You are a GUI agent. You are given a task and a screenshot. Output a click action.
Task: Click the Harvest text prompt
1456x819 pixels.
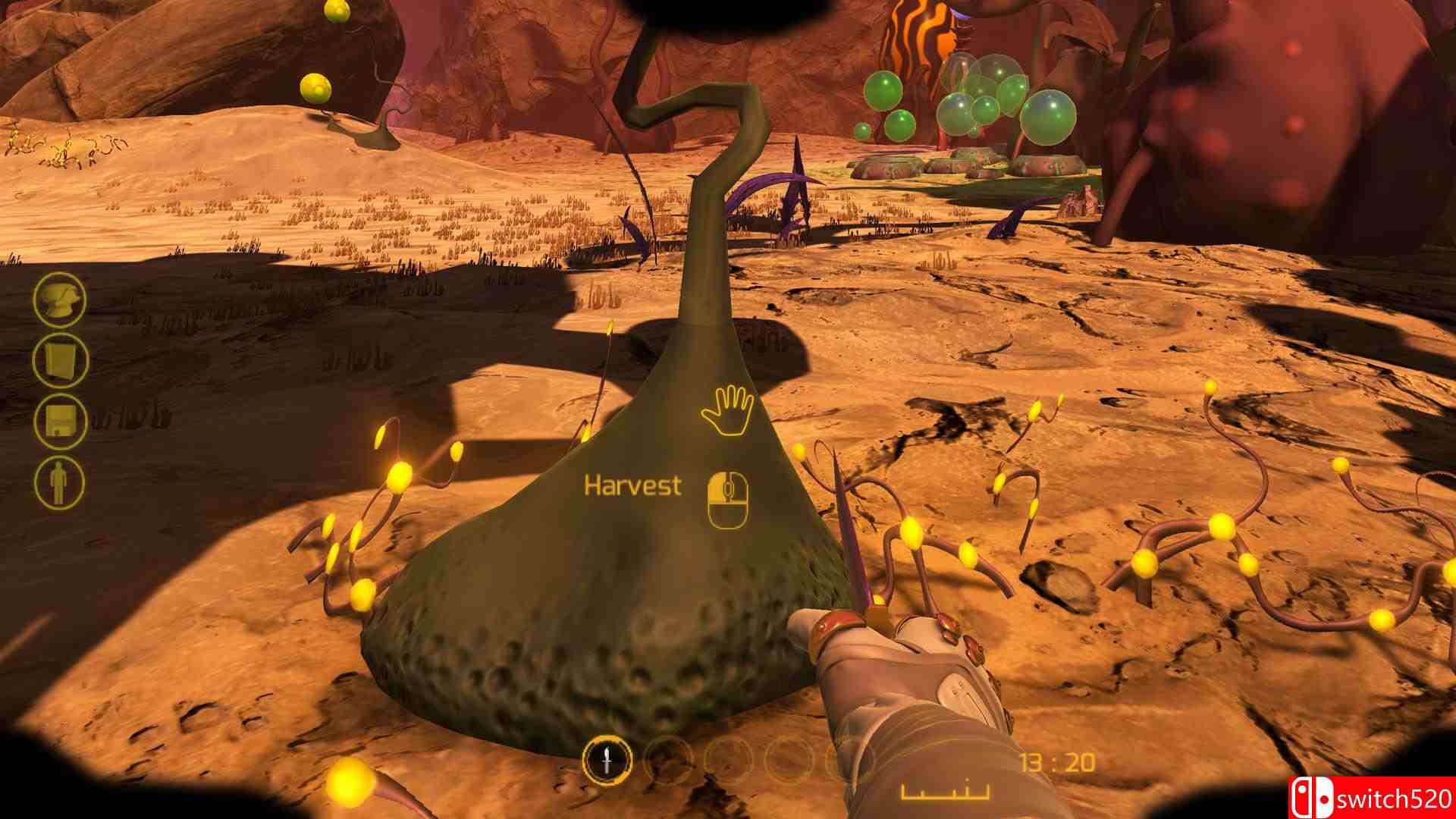634,485
